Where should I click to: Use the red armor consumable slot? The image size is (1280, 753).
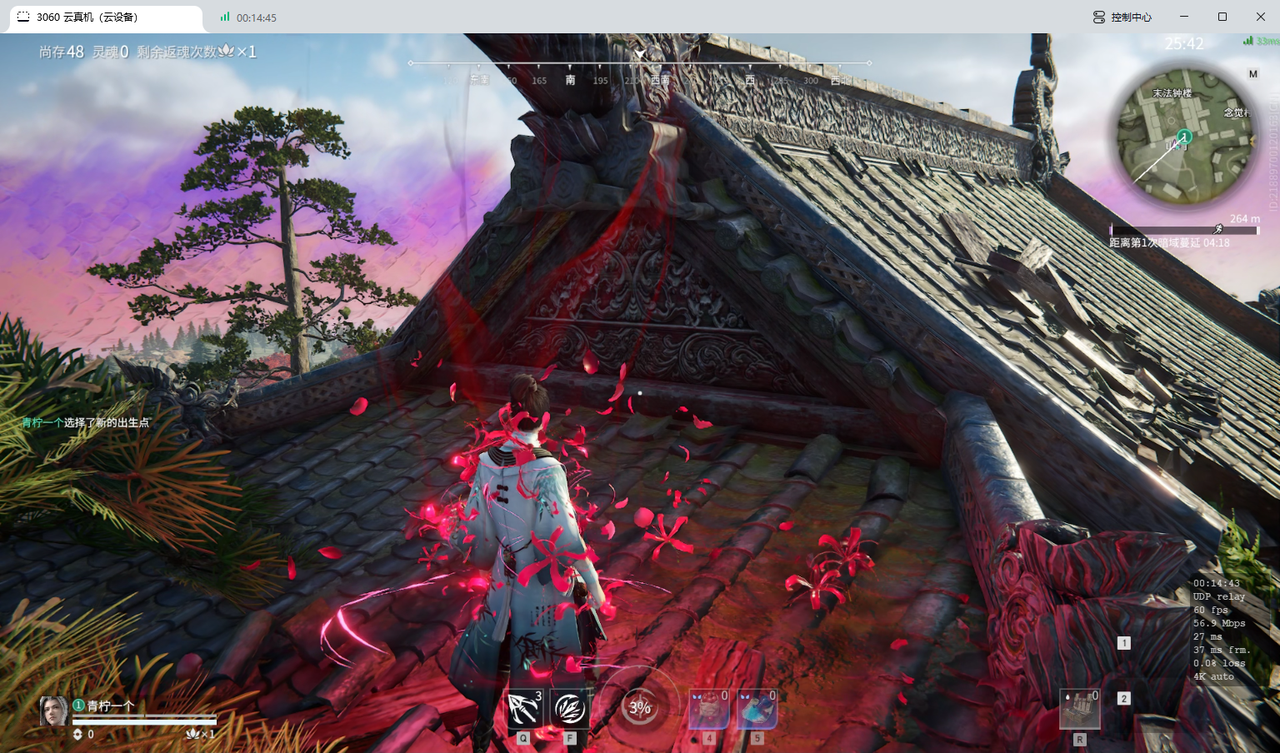(708, 709)
